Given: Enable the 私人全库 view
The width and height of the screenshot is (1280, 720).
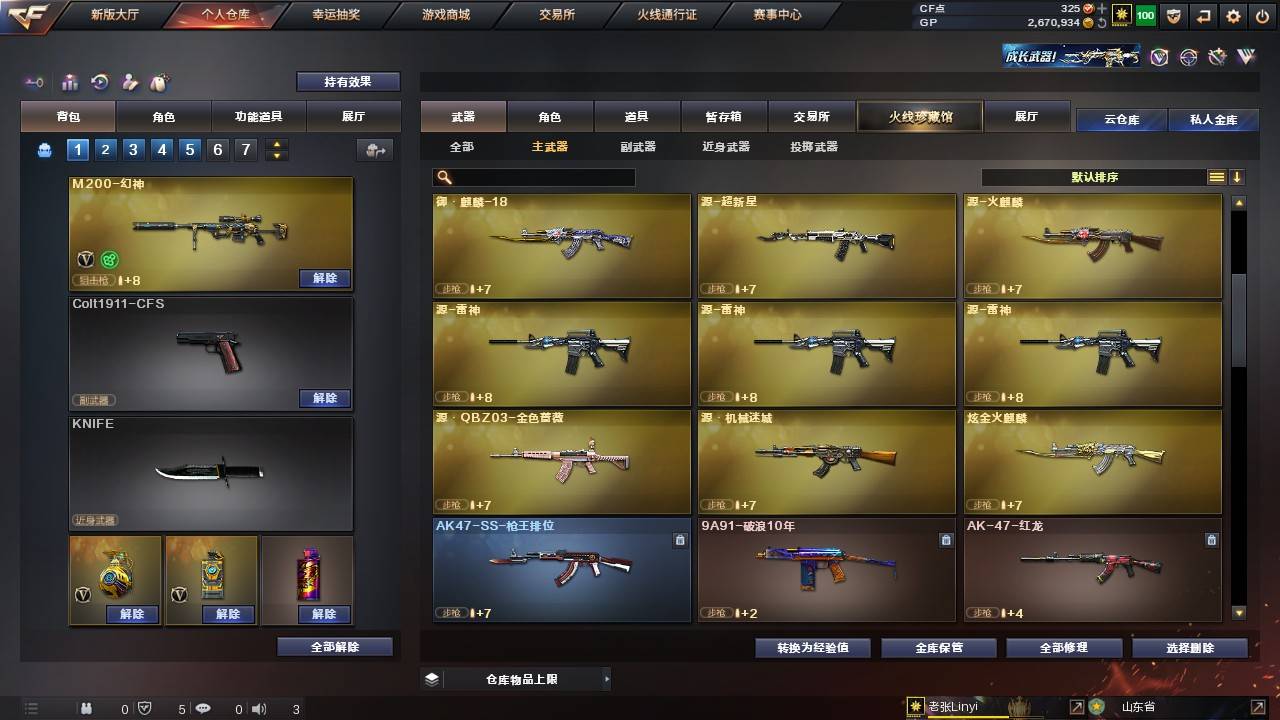Looking at the screenshot, I should (1215, 120).
